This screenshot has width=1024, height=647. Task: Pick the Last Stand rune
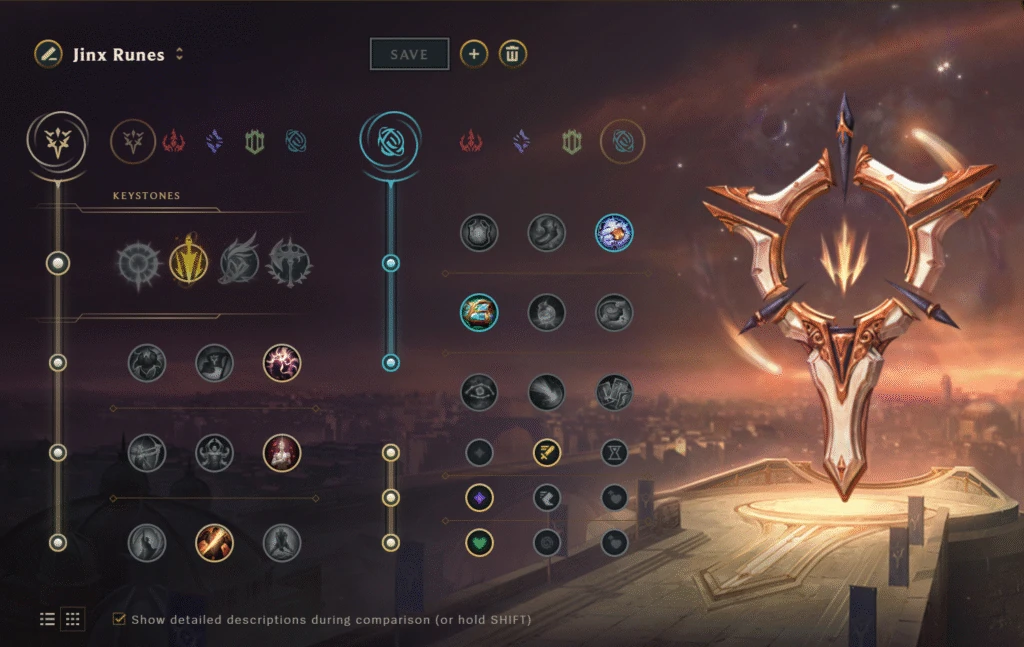click(x=282, y=543)
